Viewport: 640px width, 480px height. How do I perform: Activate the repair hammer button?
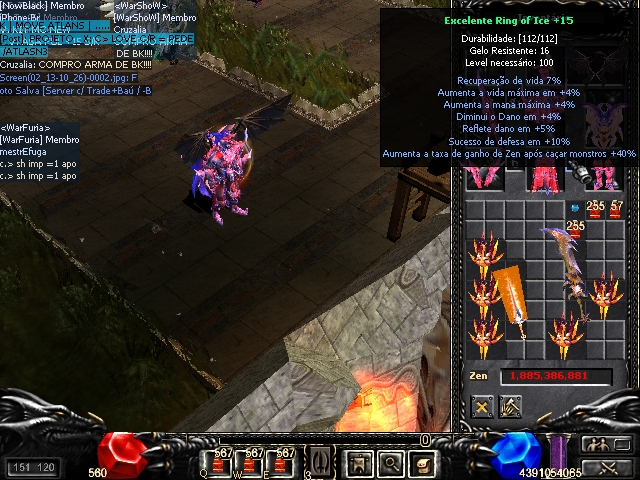(x=510, y=407)
